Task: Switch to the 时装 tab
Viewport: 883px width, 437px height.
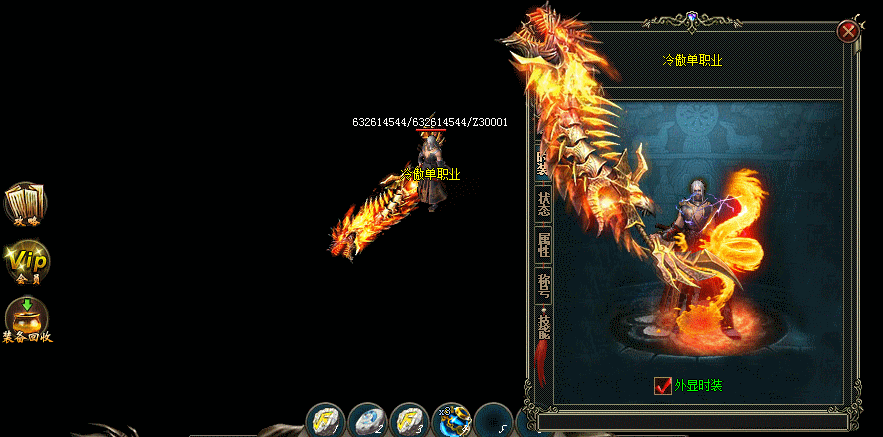Action: click(542, 161)
